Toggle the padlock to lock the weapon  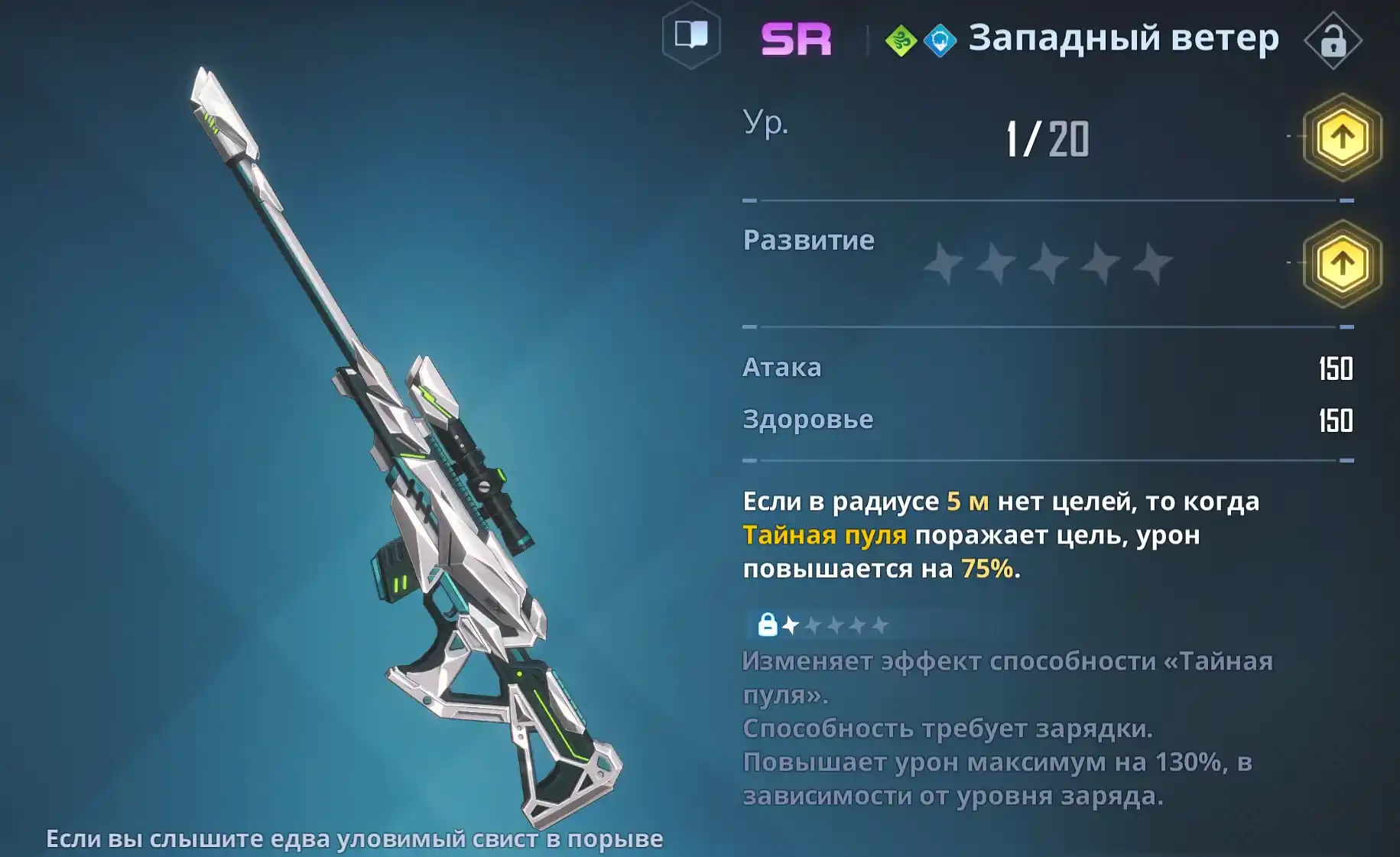point(1333,41)
